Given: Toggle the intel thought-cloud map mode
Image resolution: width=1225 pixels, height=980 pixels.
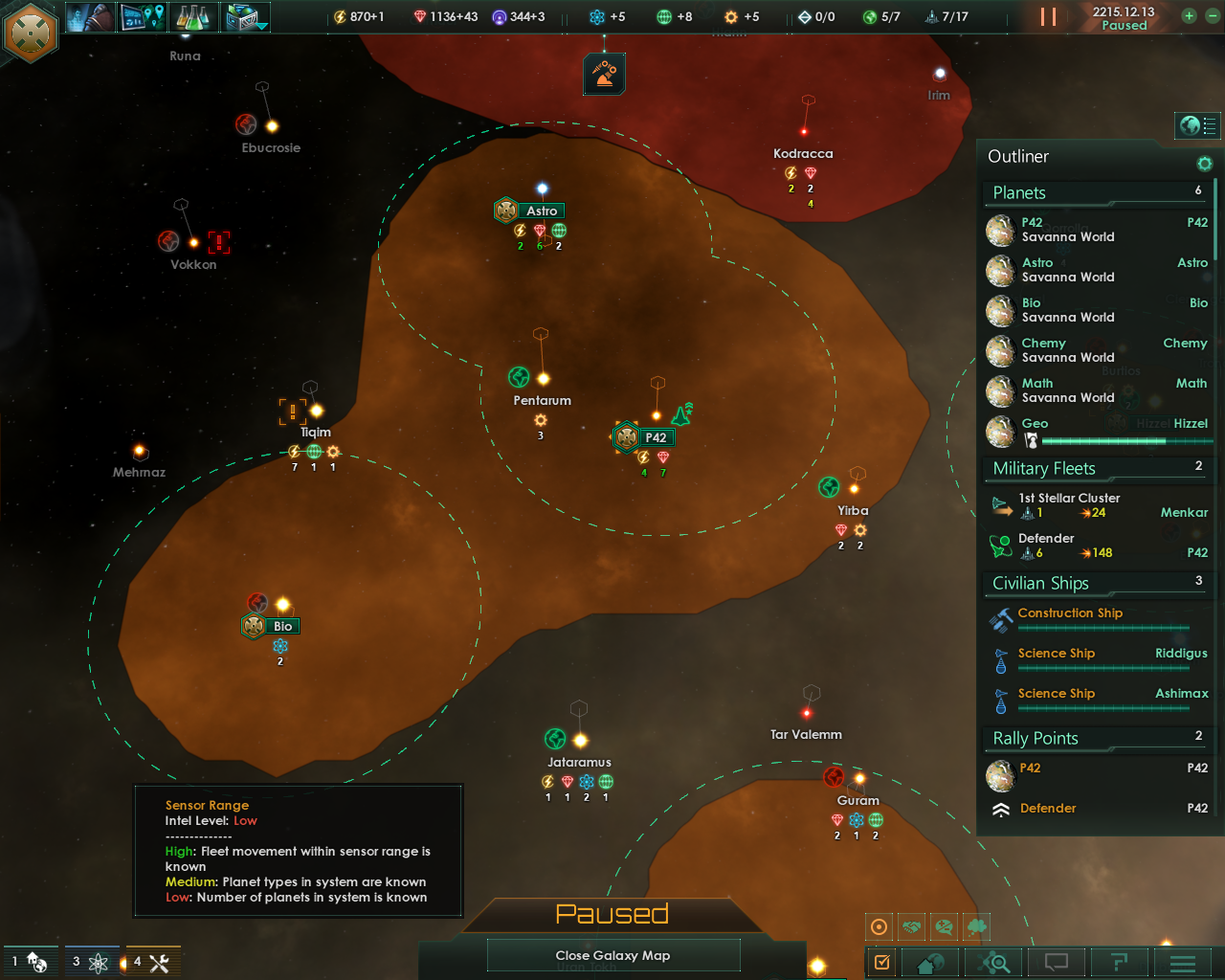Looking at the screenshot, I should pyautogui.click(x=974, y=926).
